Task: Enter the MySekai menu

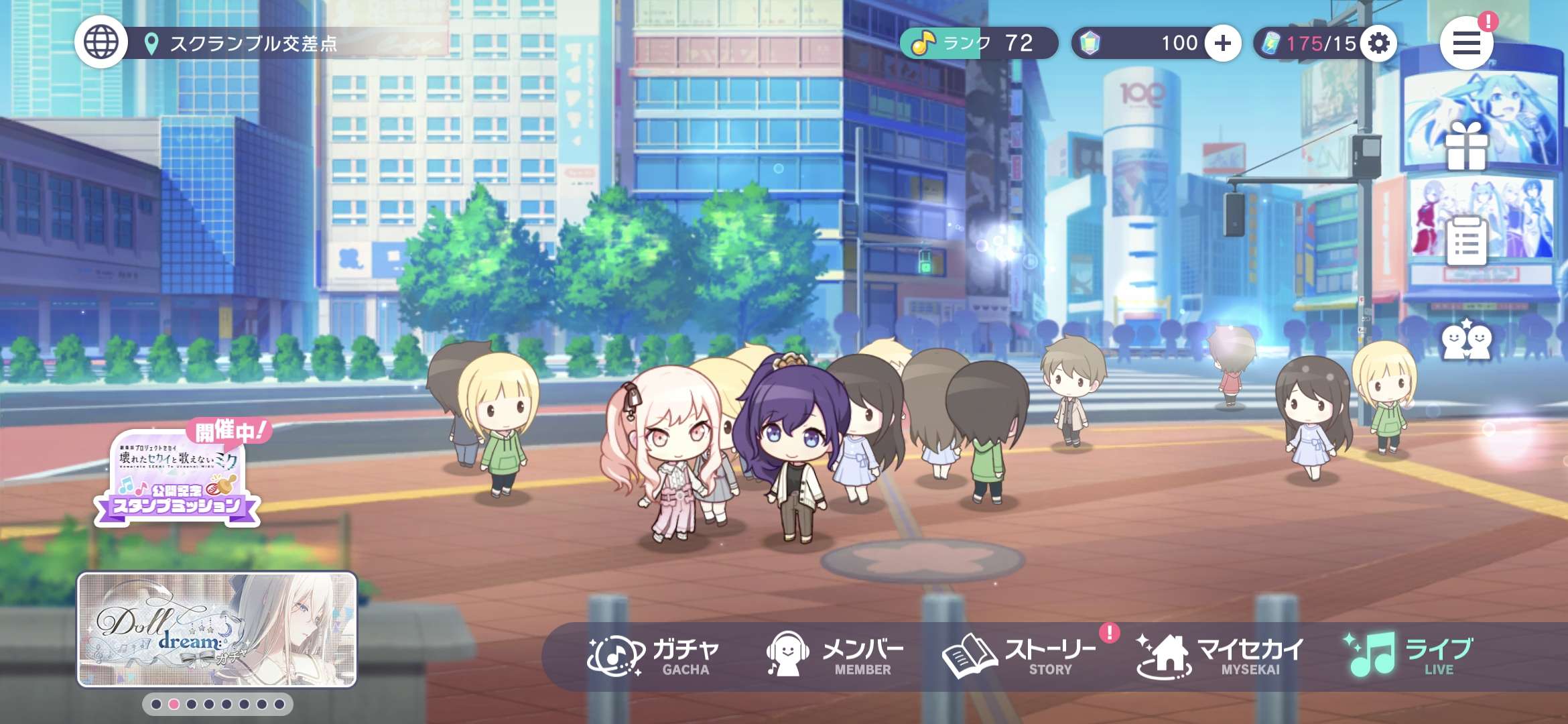Action: [1220, 655]
